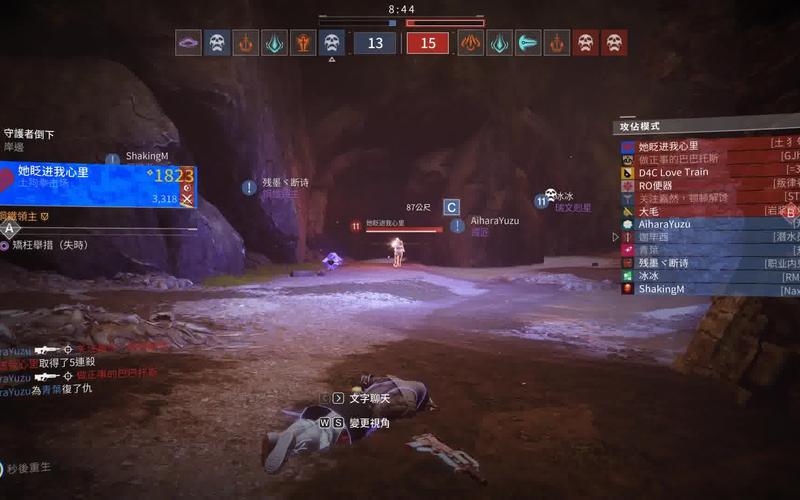Click the purple Nightstalker team icon
800x500 pixels.
(x=188, y=42)
